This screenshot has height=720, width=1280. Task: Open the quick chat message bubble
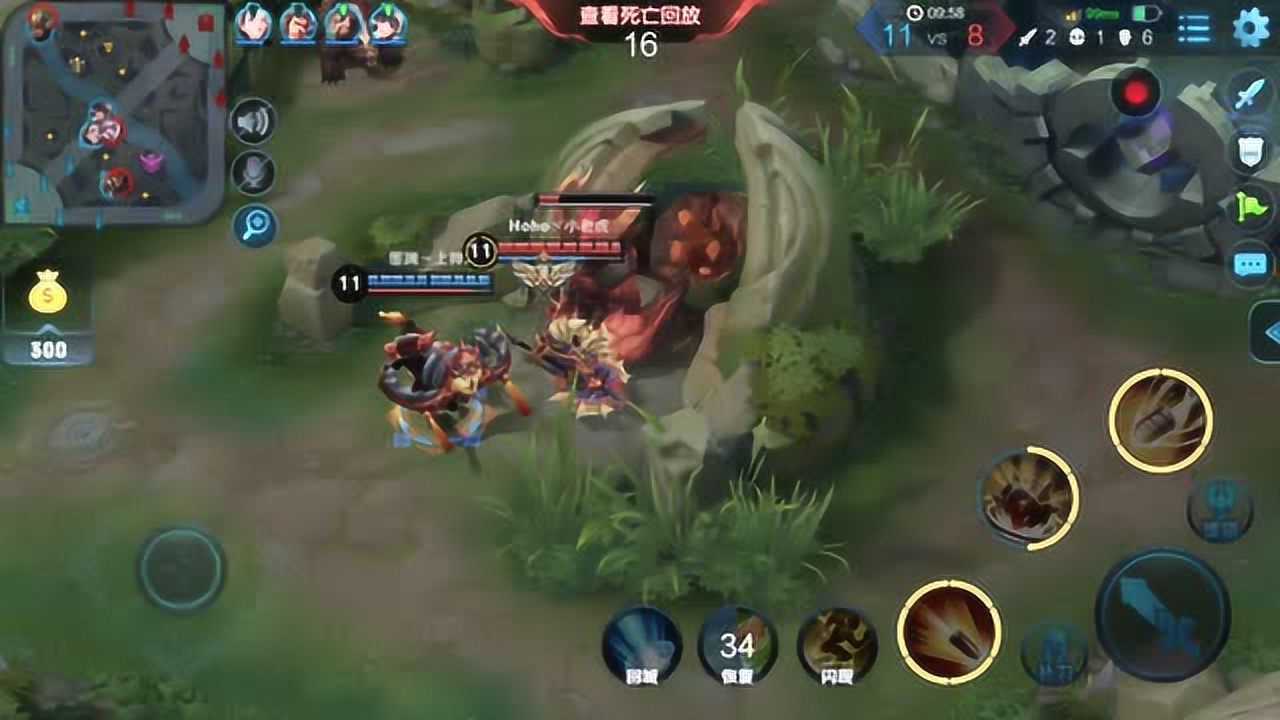click(1250, 265)
